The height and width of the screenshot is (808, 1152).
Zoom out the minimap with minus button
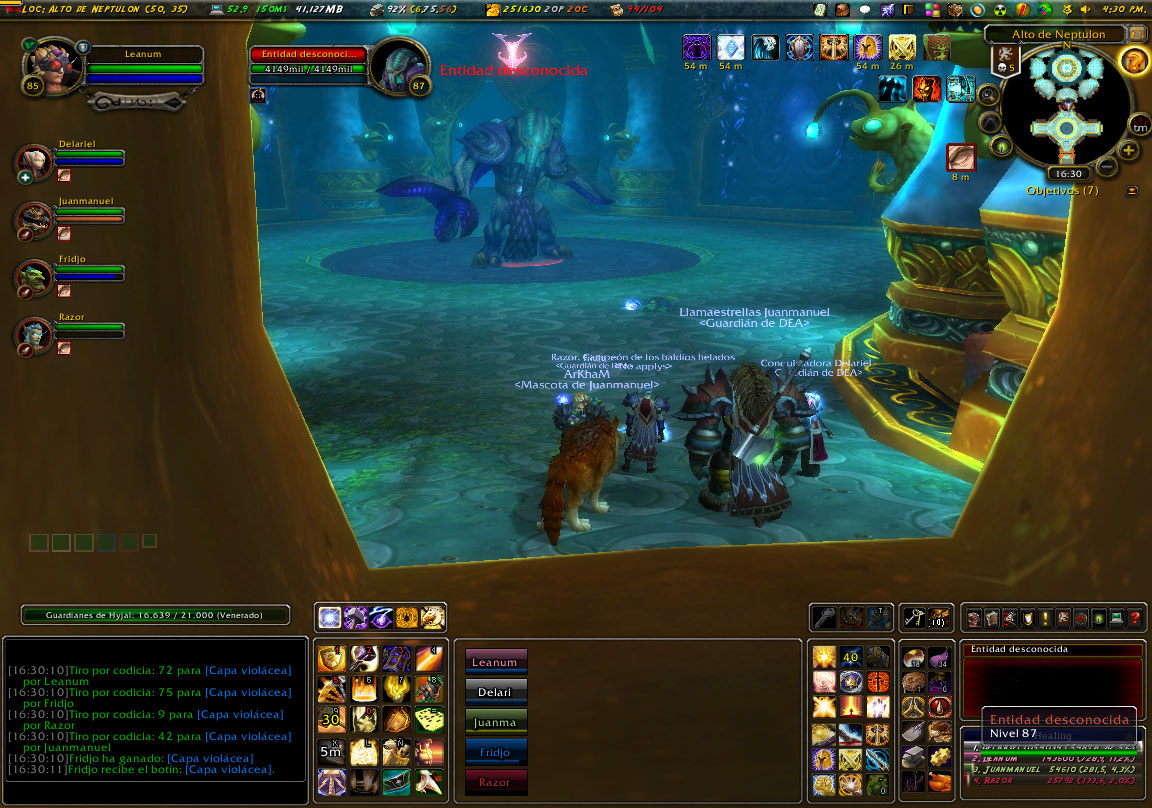point(1107,167)
